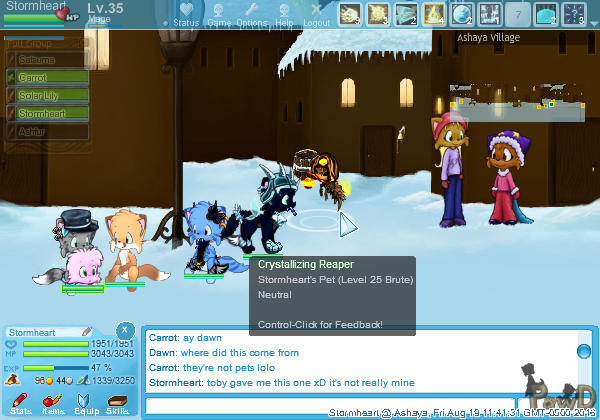
Task: Click the Logout button
Action: pyautogui.click(x=316, y=14)
